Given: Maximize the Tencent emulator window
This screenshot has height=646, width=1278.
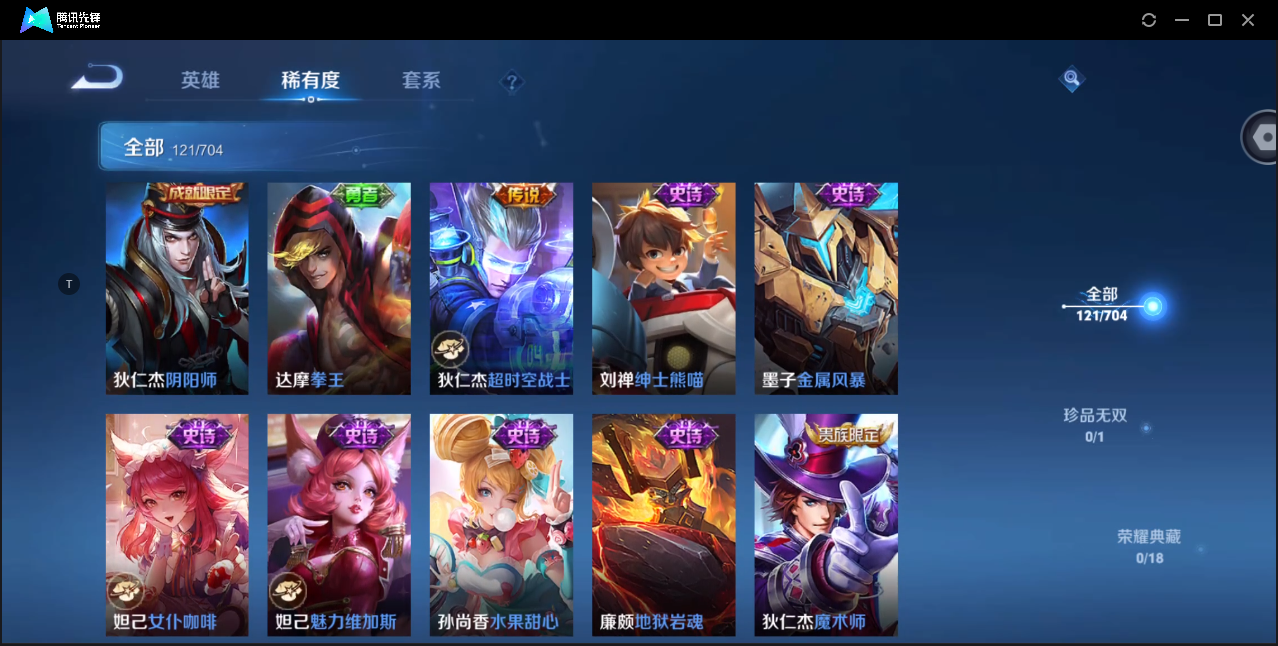Looking at the screenshot, I should pos(1215,20).
